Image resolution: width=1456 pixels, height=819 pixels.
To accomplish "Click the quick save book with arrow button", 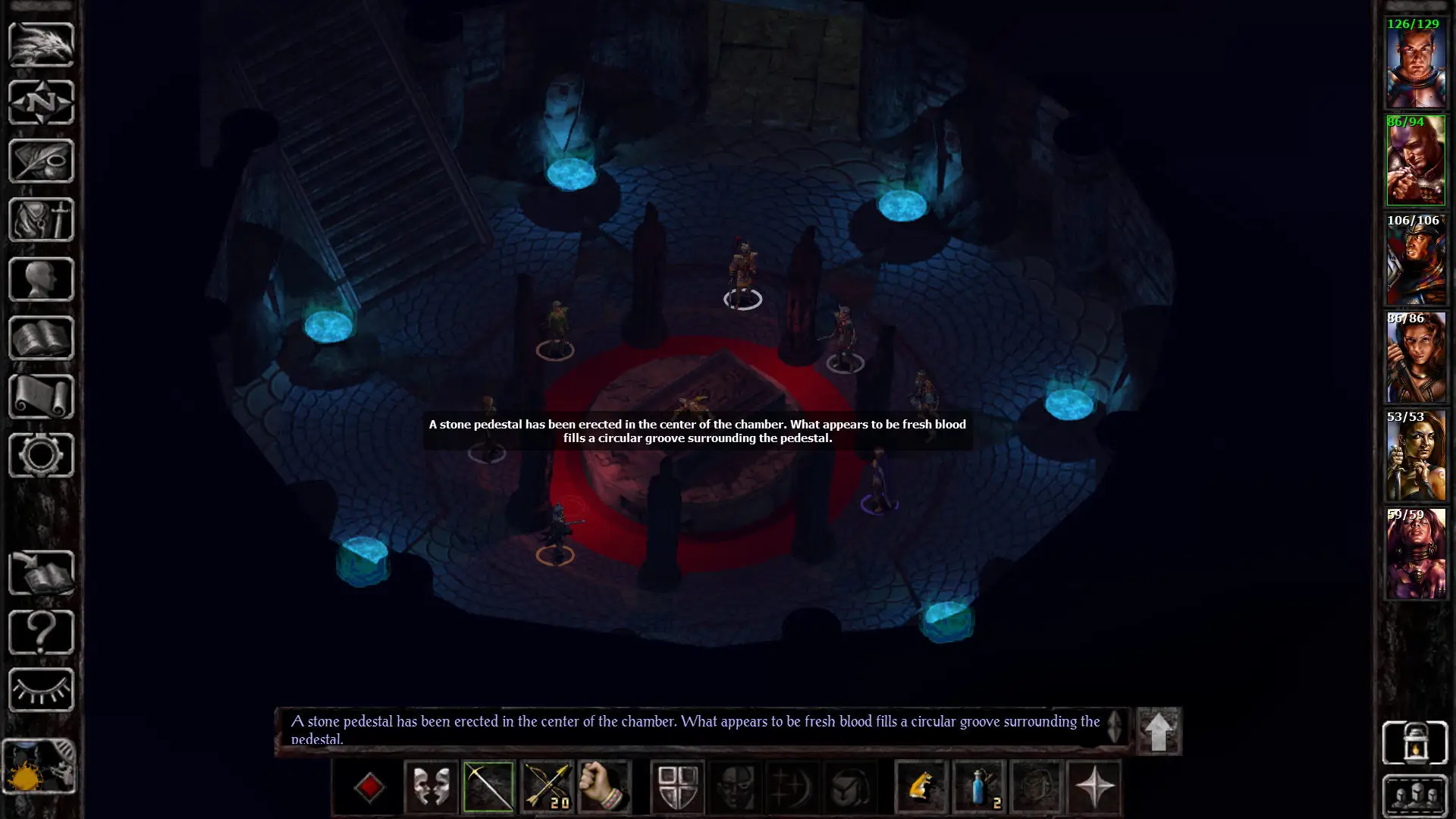I will pyautogui.click(x=41, y=573).
